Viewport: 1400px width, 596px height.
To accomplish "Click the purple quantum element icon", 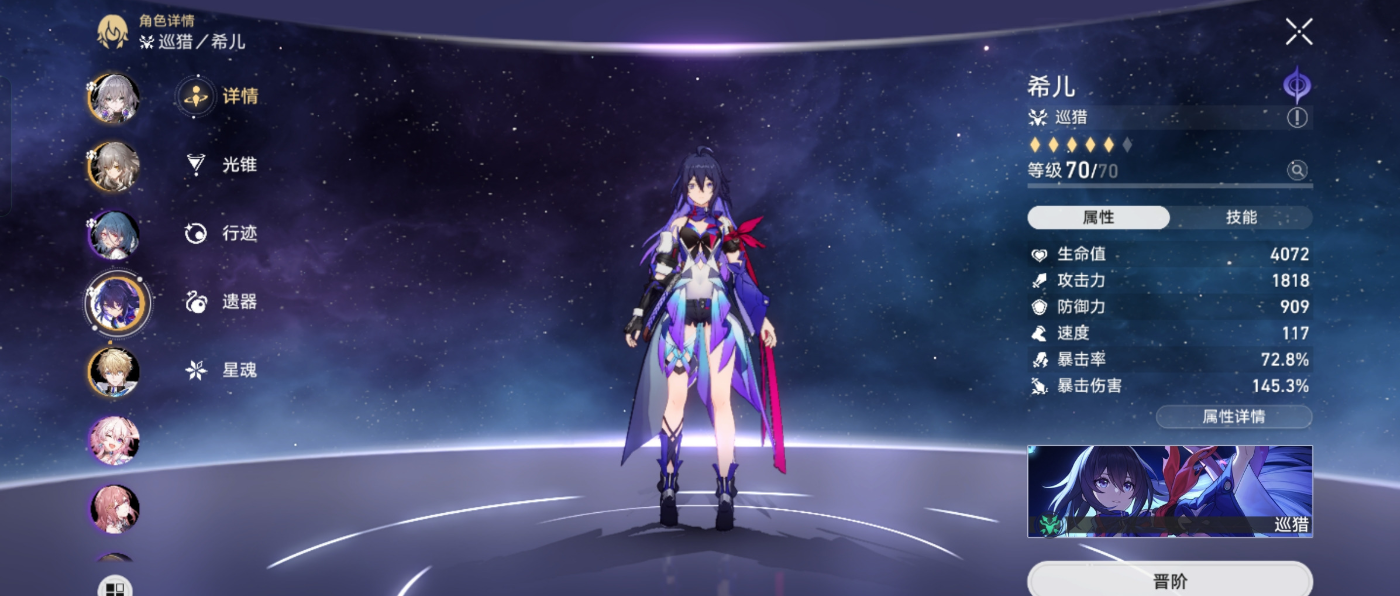I will [1297, 84].
